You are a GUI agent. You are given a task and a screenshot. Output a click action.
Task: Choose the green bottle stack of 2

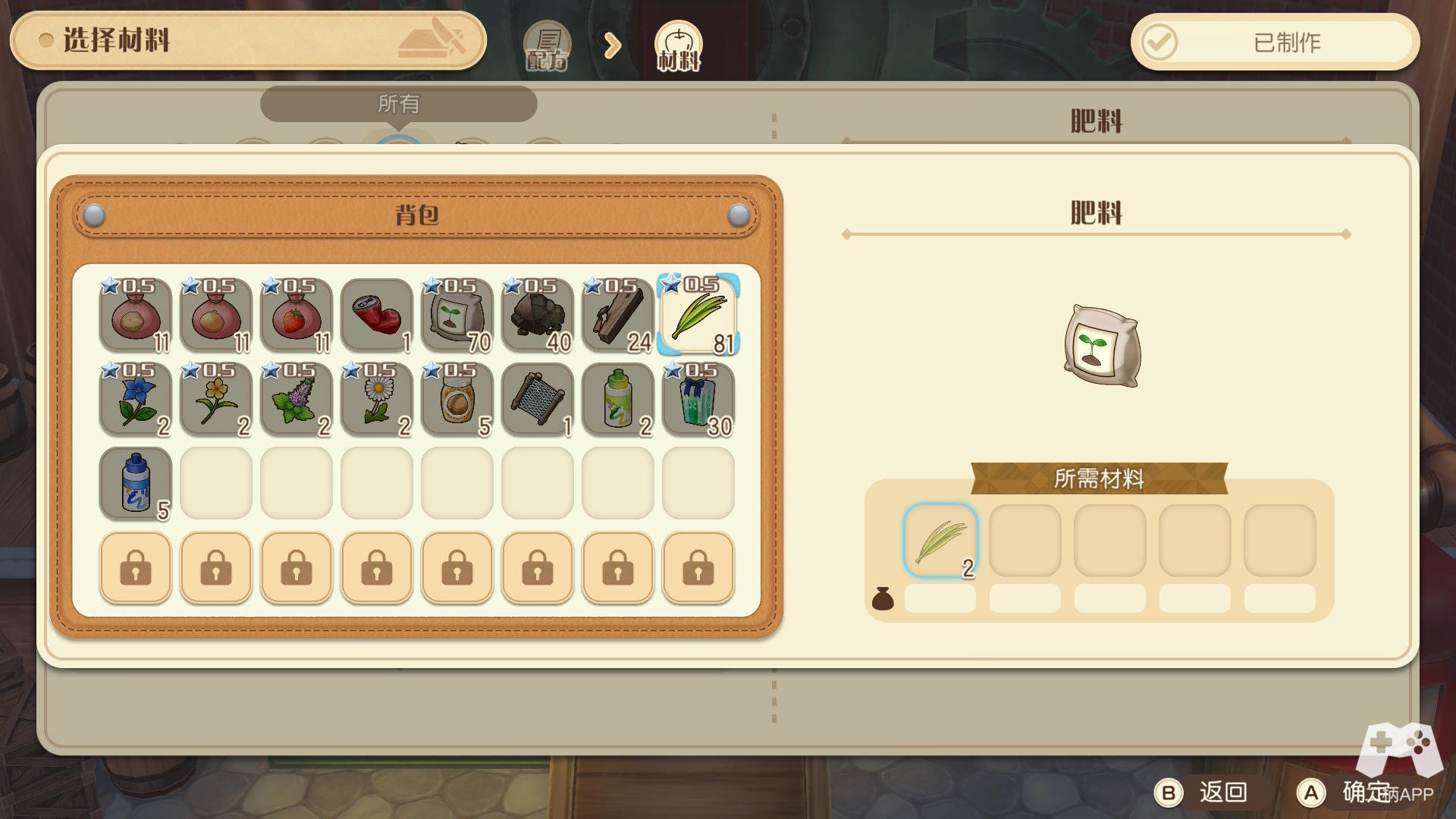click(x=617, y=400)
